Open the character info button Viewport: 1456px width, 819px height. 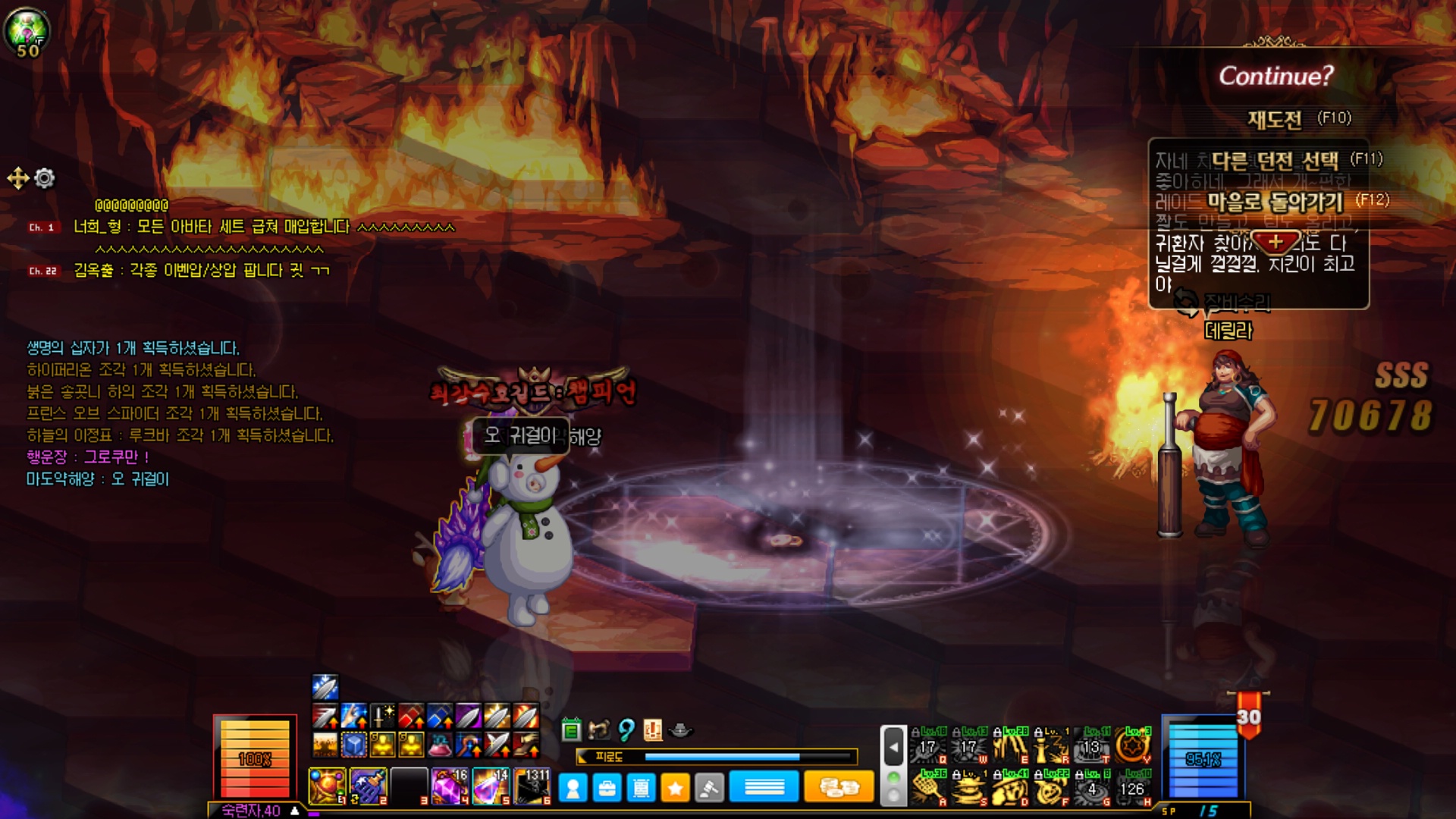(573, 789)
